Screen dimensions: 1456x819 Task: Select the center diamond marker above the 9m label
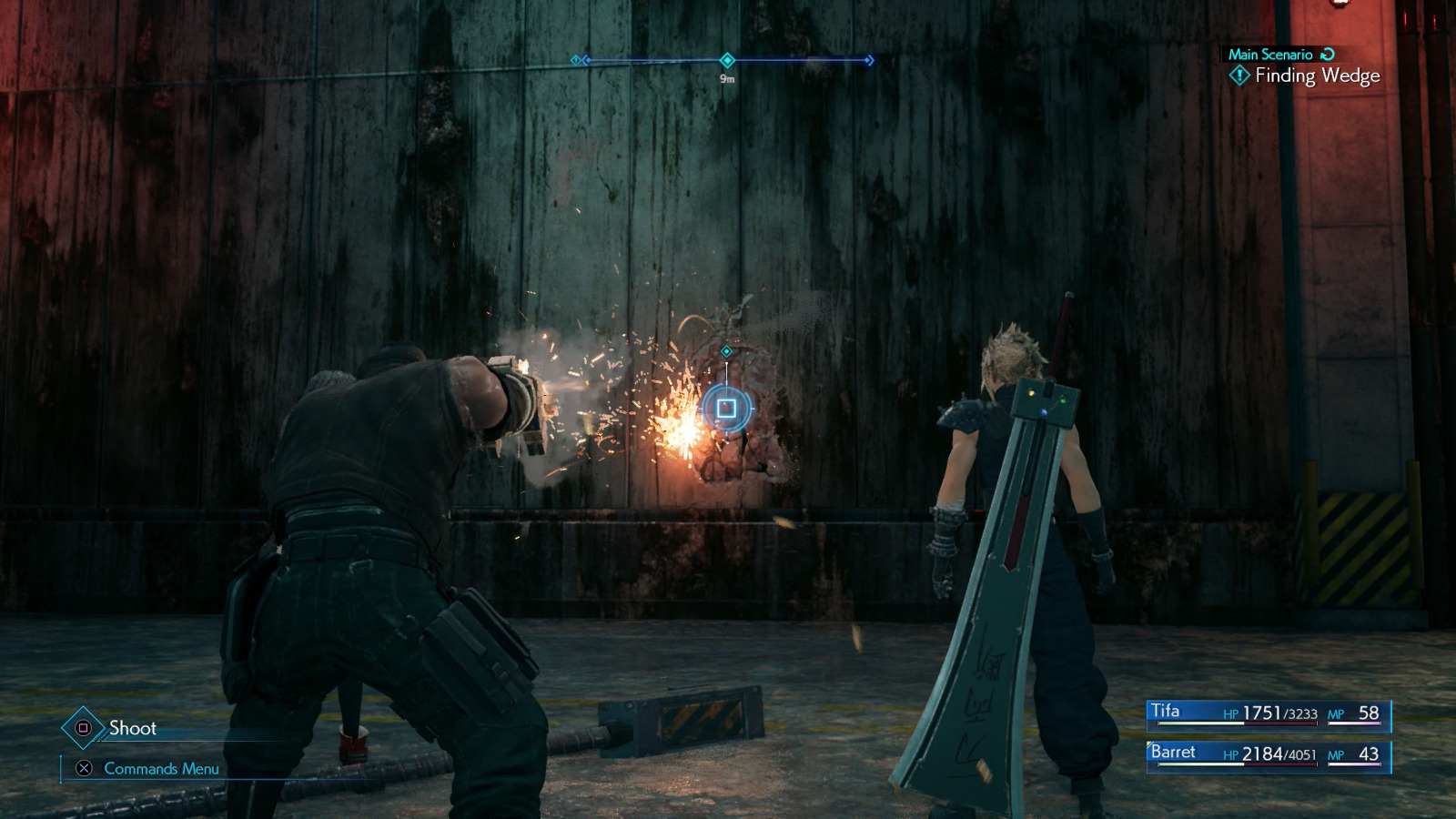click(725, 58)
